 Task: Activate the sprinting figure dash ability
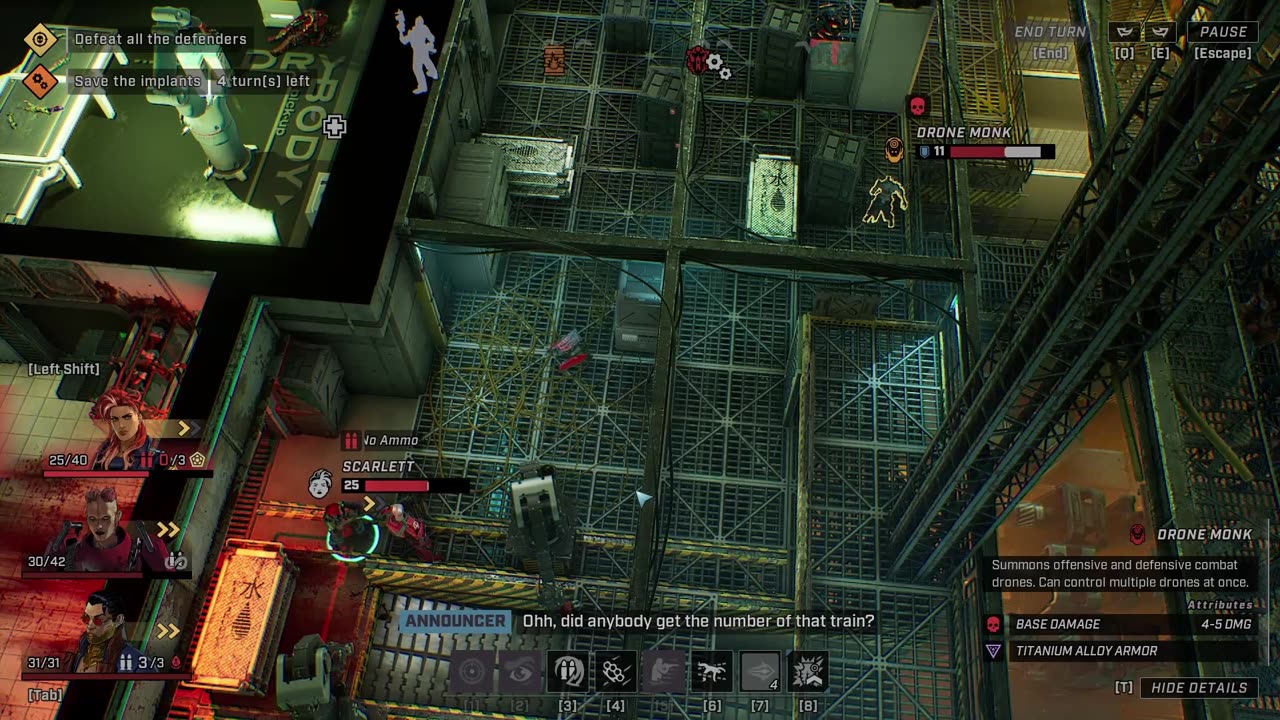coord(711,671)
